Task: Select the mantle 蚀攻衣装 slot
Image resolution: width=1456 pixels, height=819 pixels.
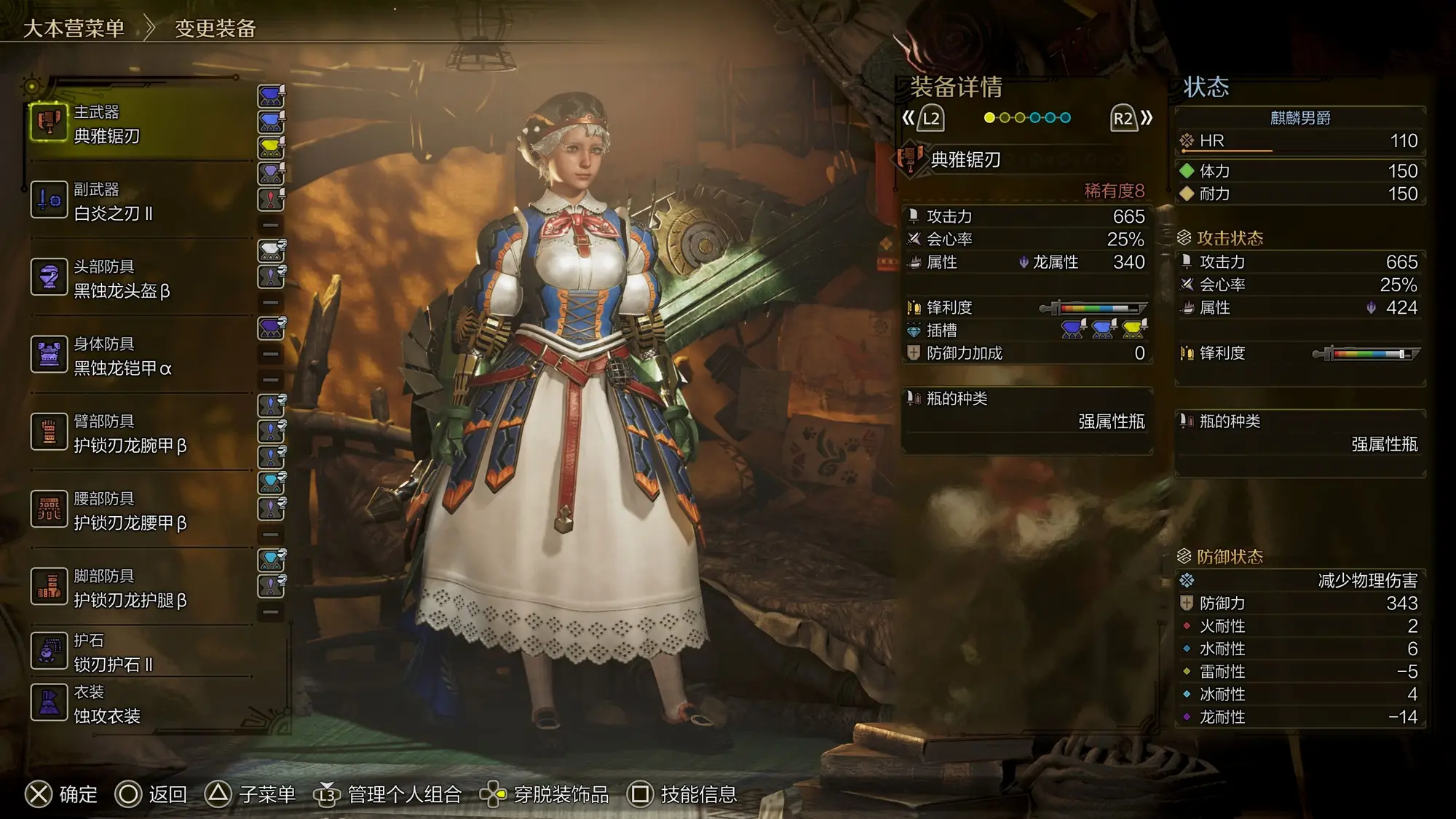Action: point(138,704)
